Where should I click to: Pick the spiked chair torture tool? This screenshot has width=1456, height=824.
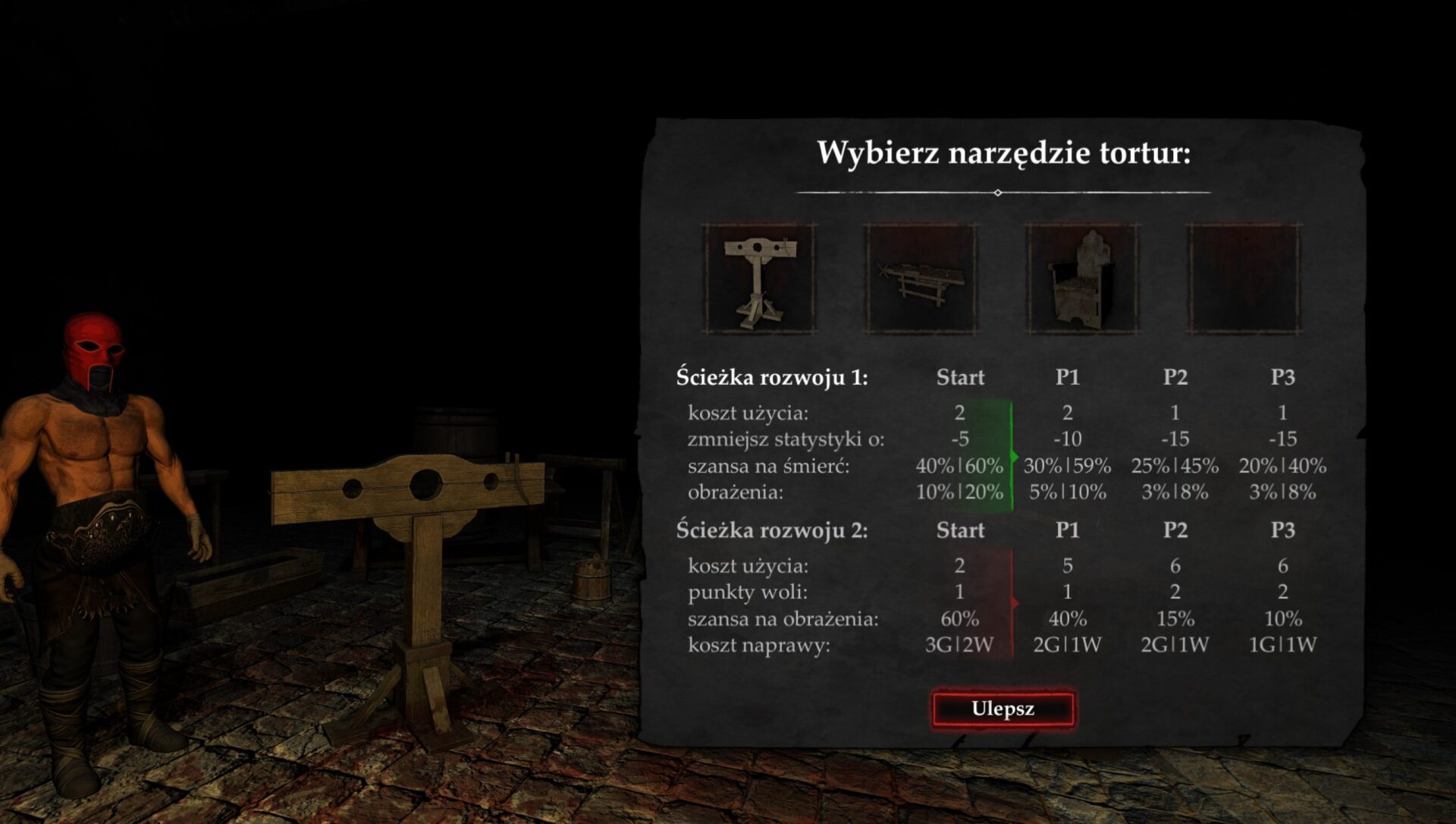(1082, 278)
